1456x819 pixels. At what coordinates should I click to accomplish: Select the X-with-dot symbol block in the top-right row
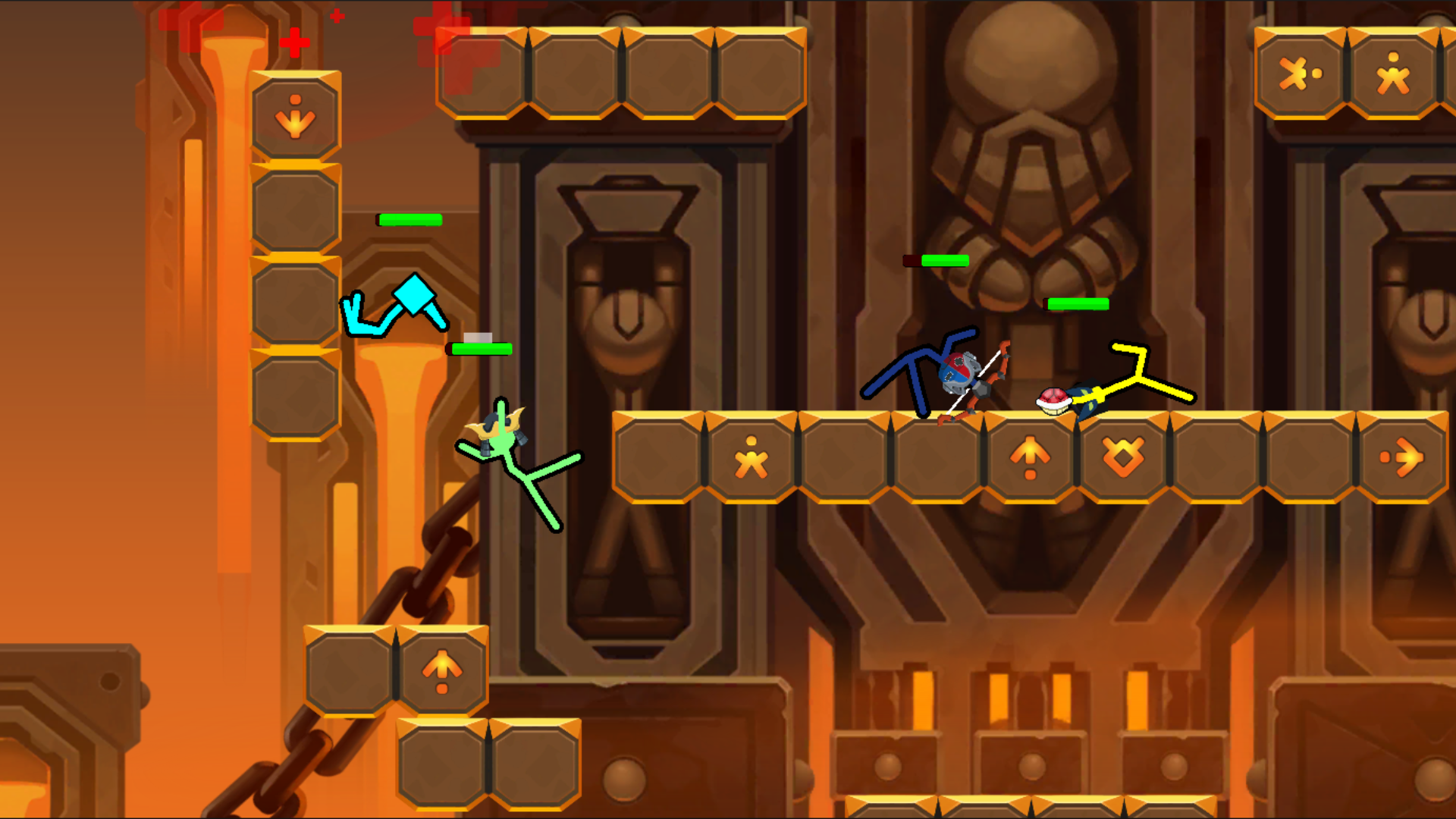click(x=1300, y=72)
